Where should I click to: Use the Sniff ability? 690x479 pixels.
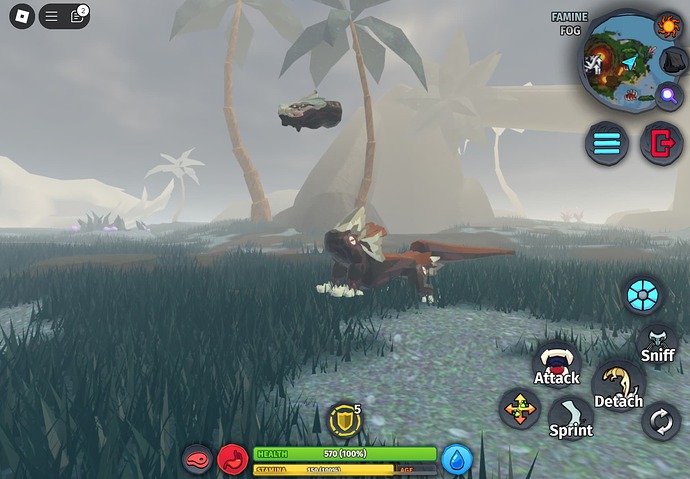[658, 344]
